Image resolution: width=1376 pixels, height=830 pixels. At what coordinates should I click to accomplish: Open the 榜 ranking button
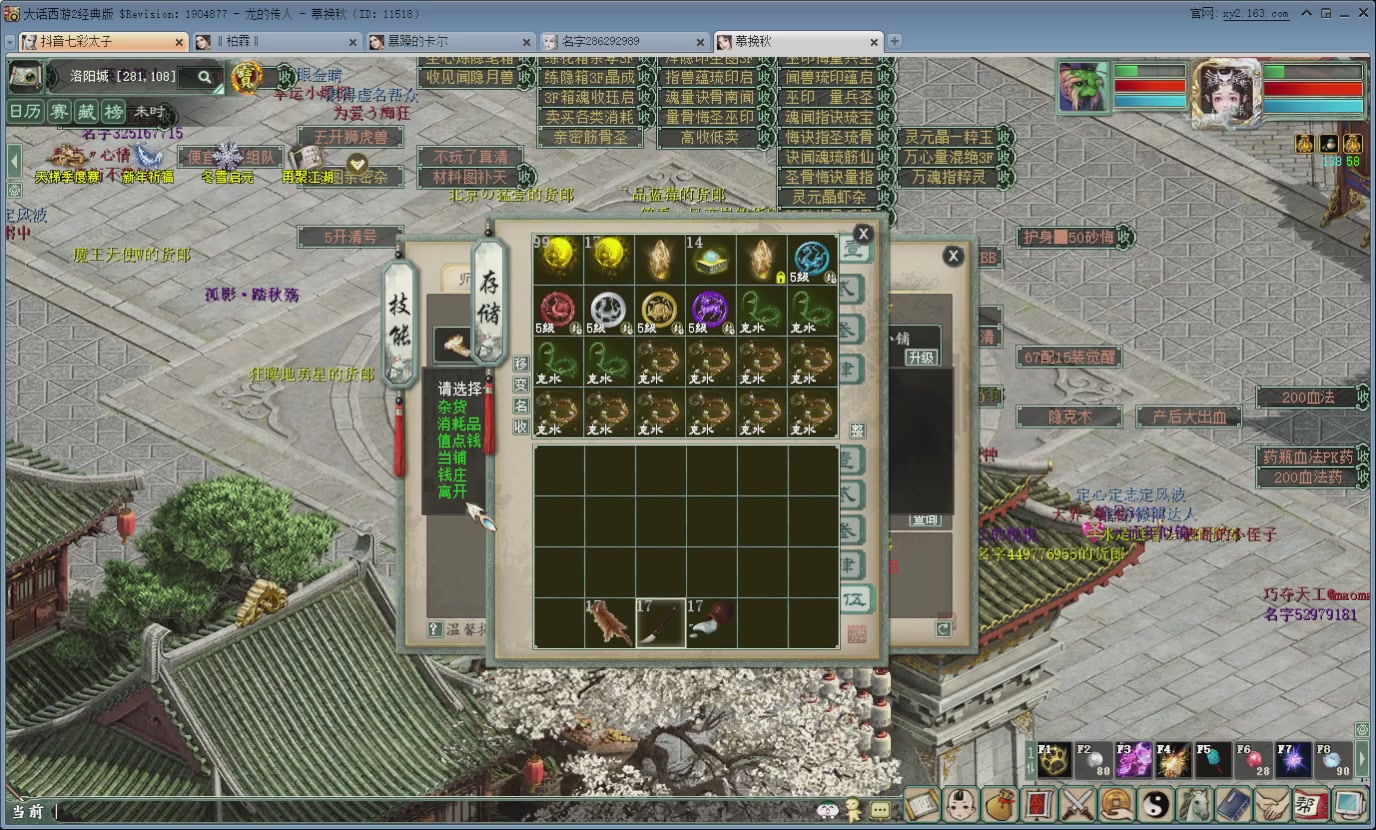coord(114,112)
